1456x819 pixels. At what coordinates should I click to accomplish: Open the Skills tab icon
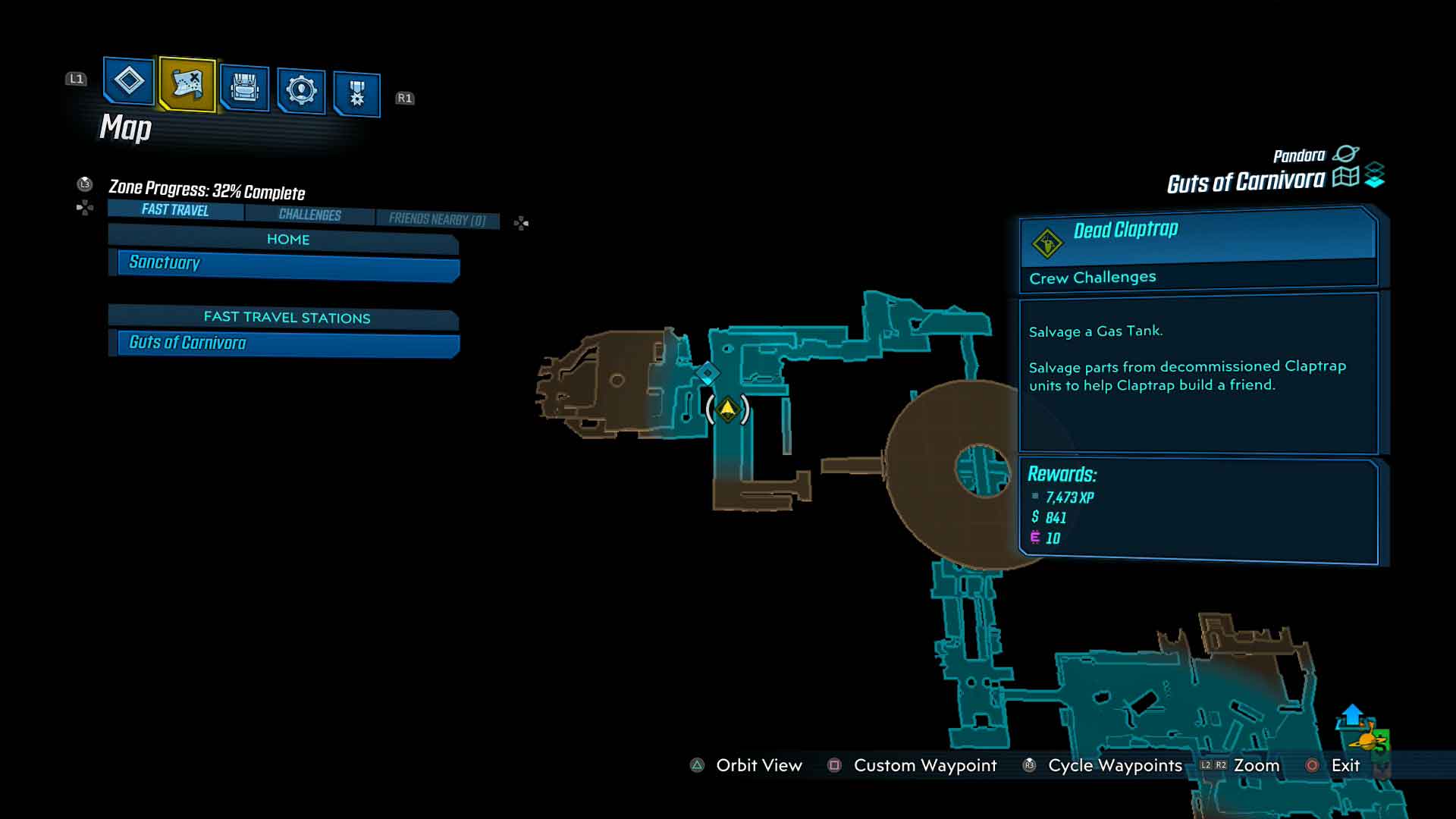(x=301, y=91)
